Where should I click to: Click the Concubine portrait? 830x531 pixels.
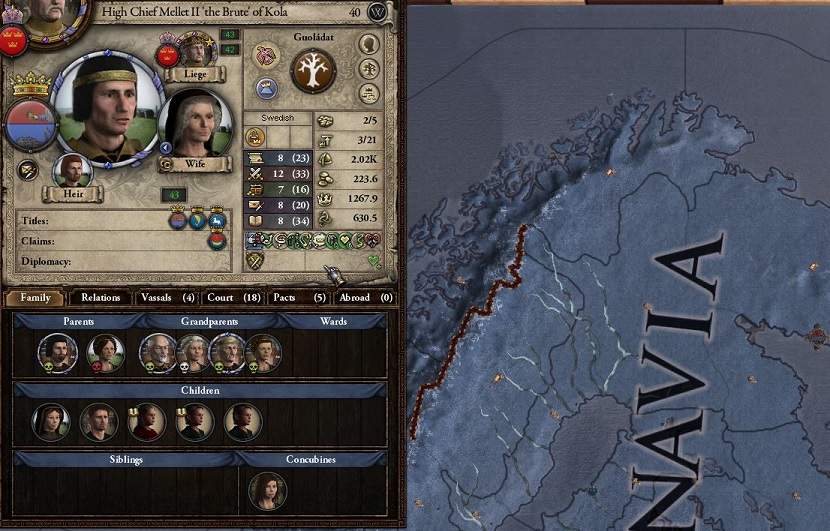pos(267,490)
